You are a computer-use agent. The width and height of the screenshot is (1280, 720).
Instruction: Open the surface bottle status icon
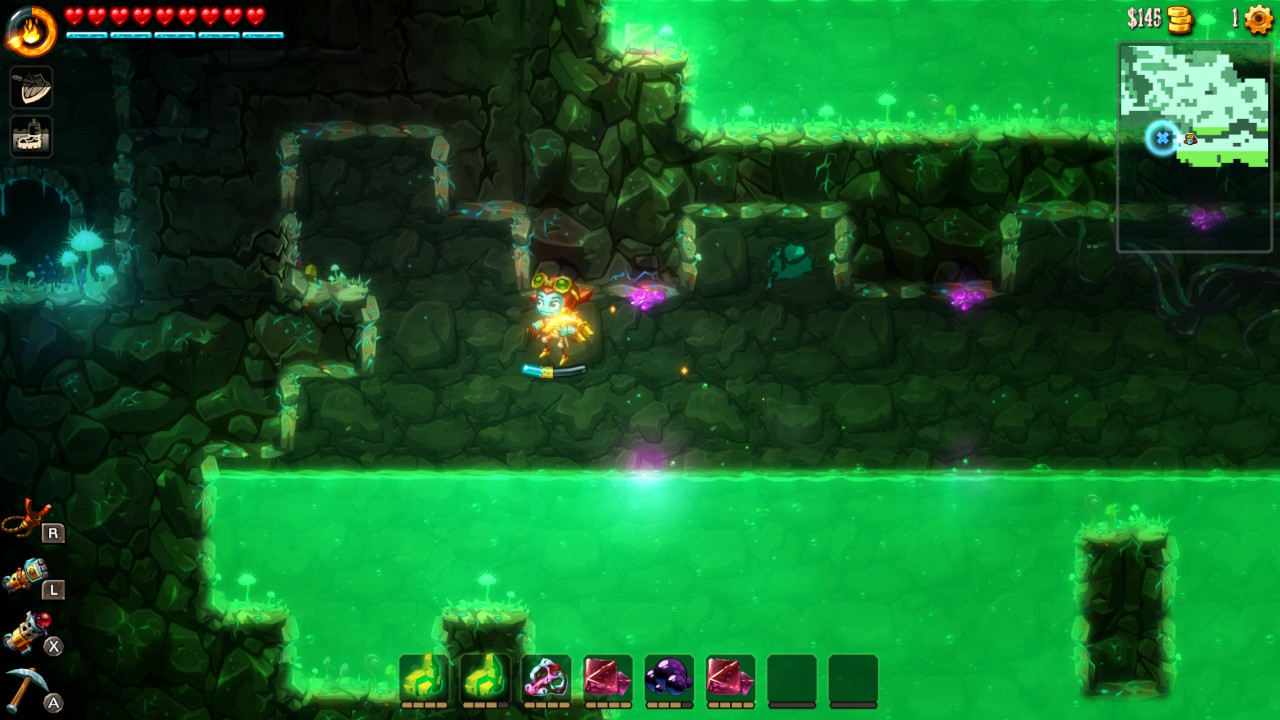click(31, 136)
